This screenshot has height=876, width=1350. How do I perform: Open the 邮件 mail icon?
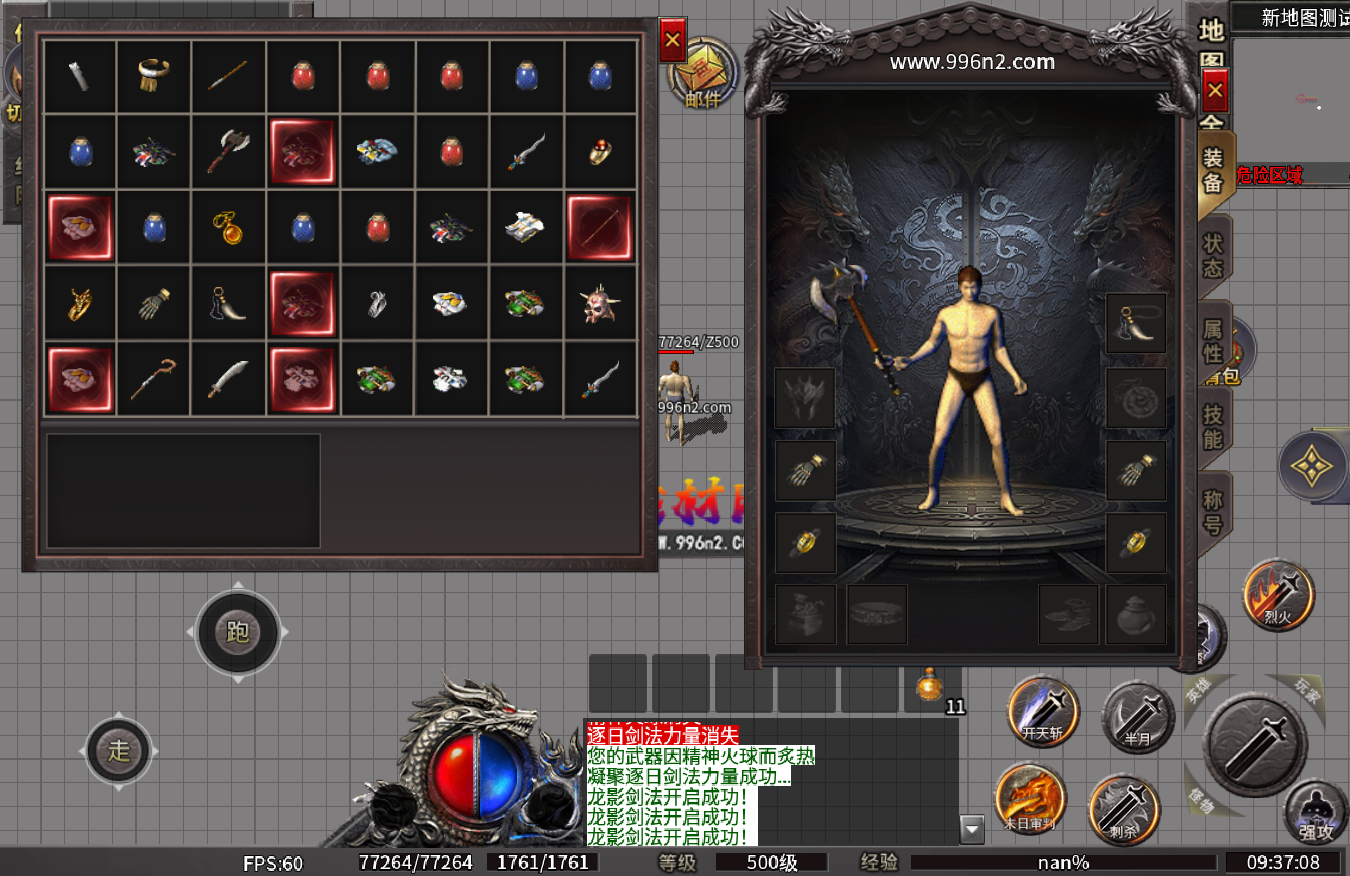(703, 76)
